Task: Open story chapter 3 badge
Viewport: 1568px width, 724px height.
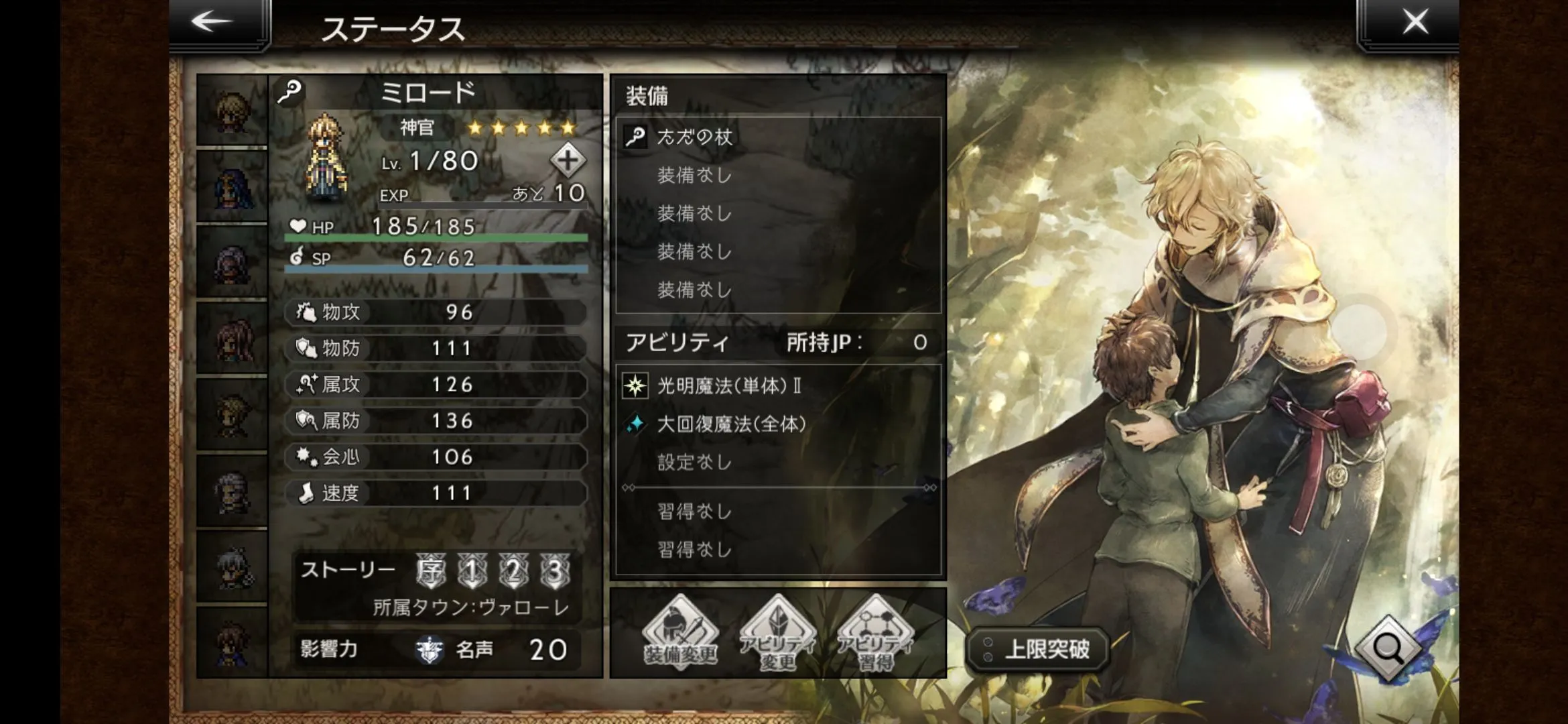Action: click(555, 571)
